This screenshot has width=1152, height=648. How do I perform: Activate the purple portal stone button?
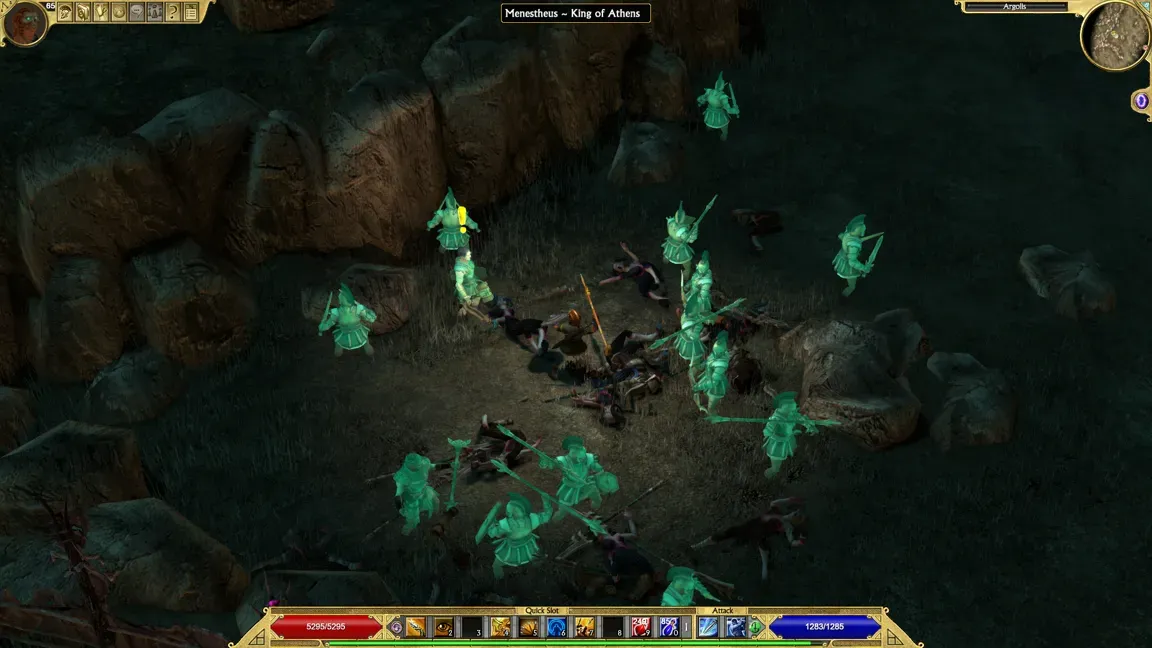point(1141,100)
